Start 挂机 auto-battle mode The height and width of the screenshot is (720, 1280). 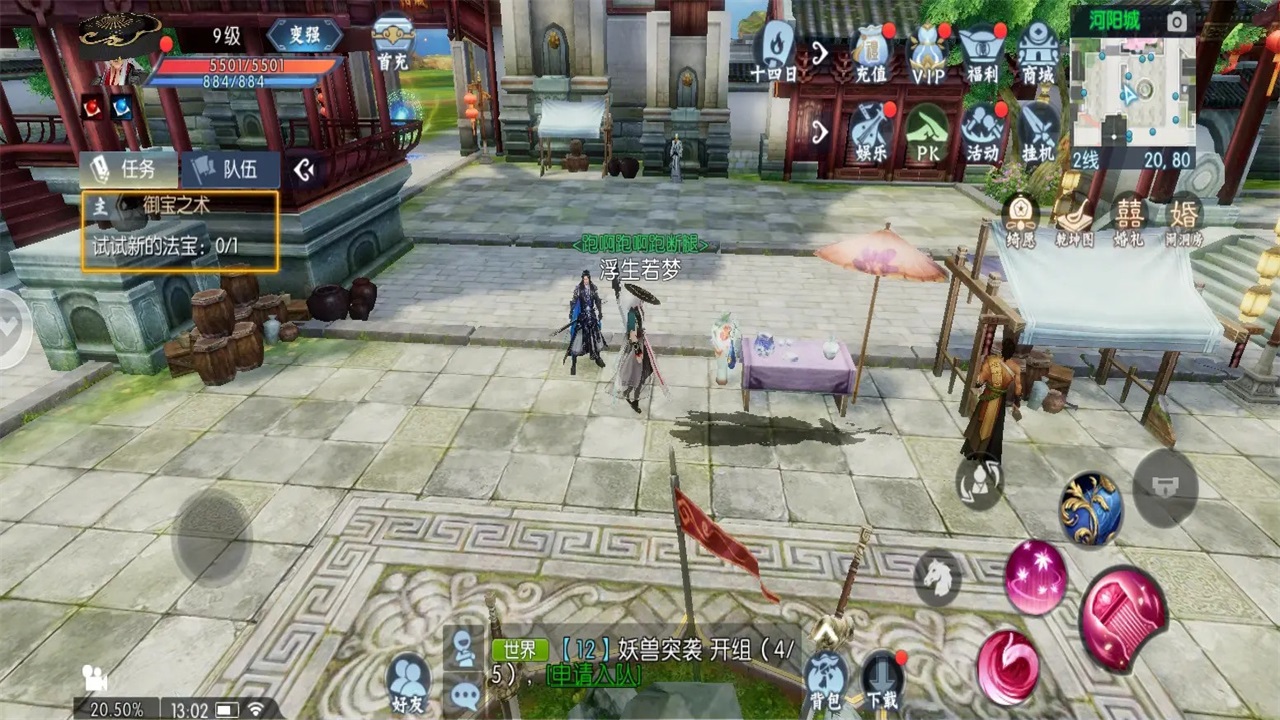point(1038,133)
